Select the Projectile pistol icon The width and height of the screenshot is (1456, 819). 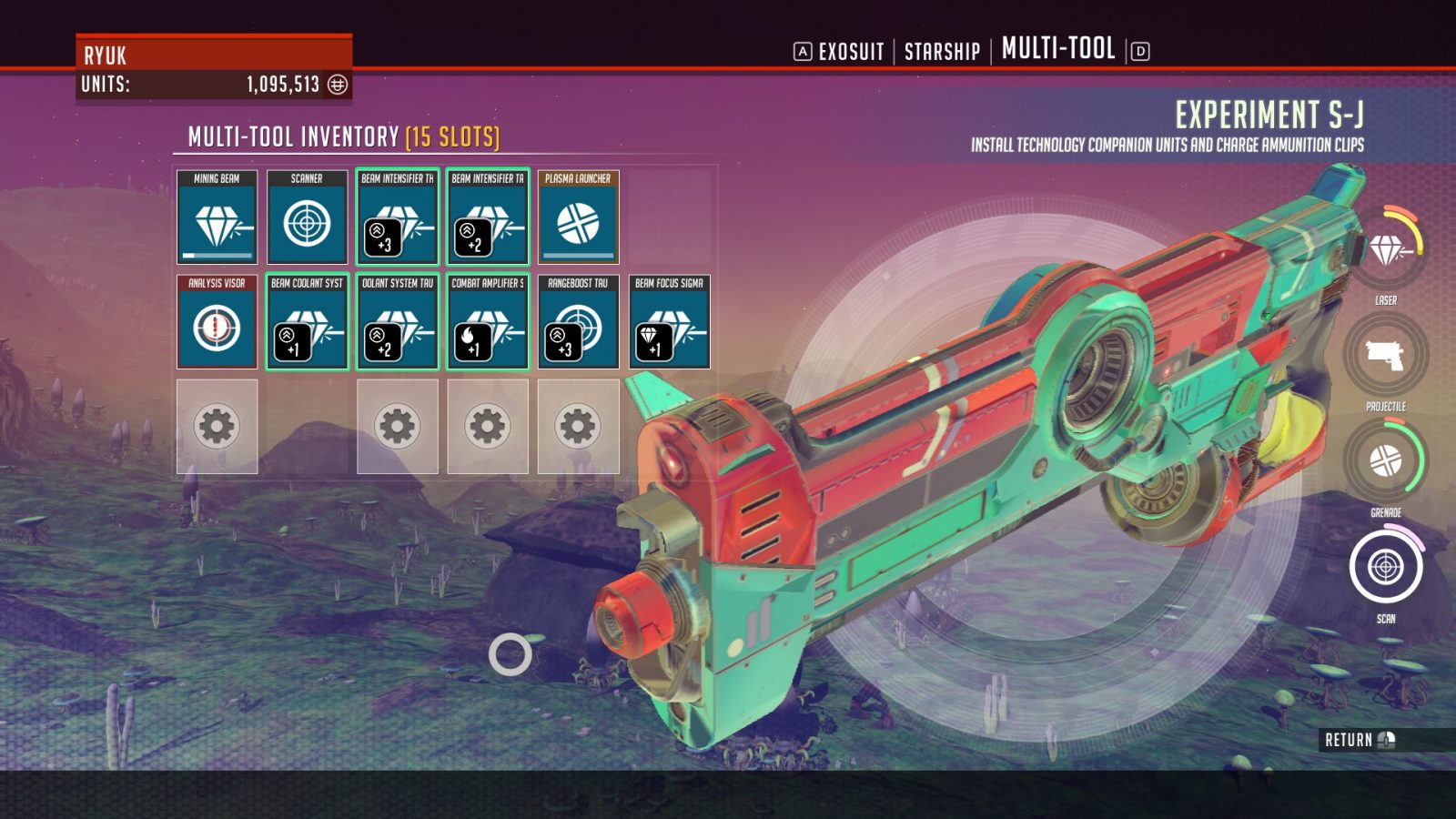(x=1386, y=355)
